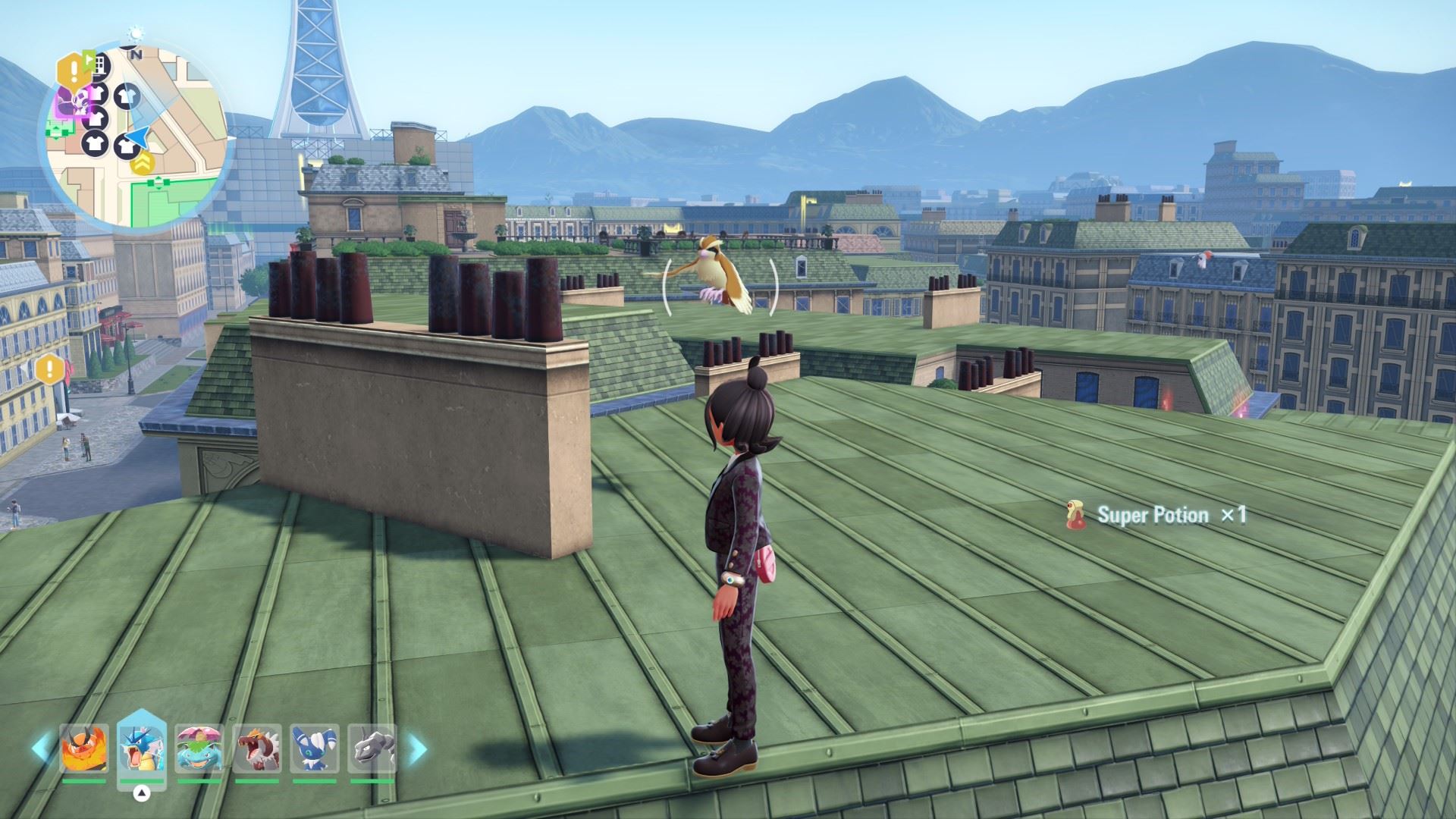Click the yellow chevron marker on the minimap
1456x819 pixels.
coord(142,162)
